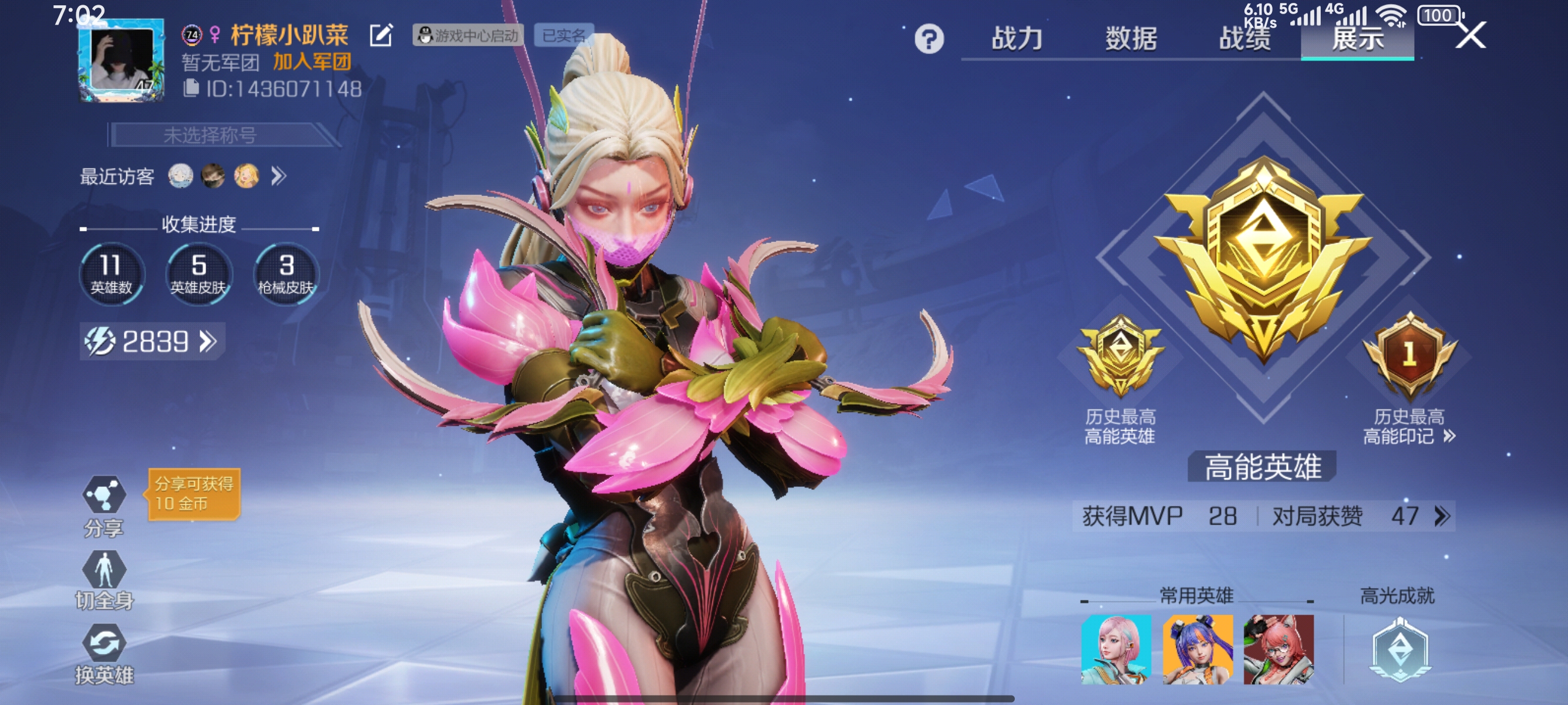Show the 2839 power score details
Screen dimensions: 1568x705
(x=152, y=341)
